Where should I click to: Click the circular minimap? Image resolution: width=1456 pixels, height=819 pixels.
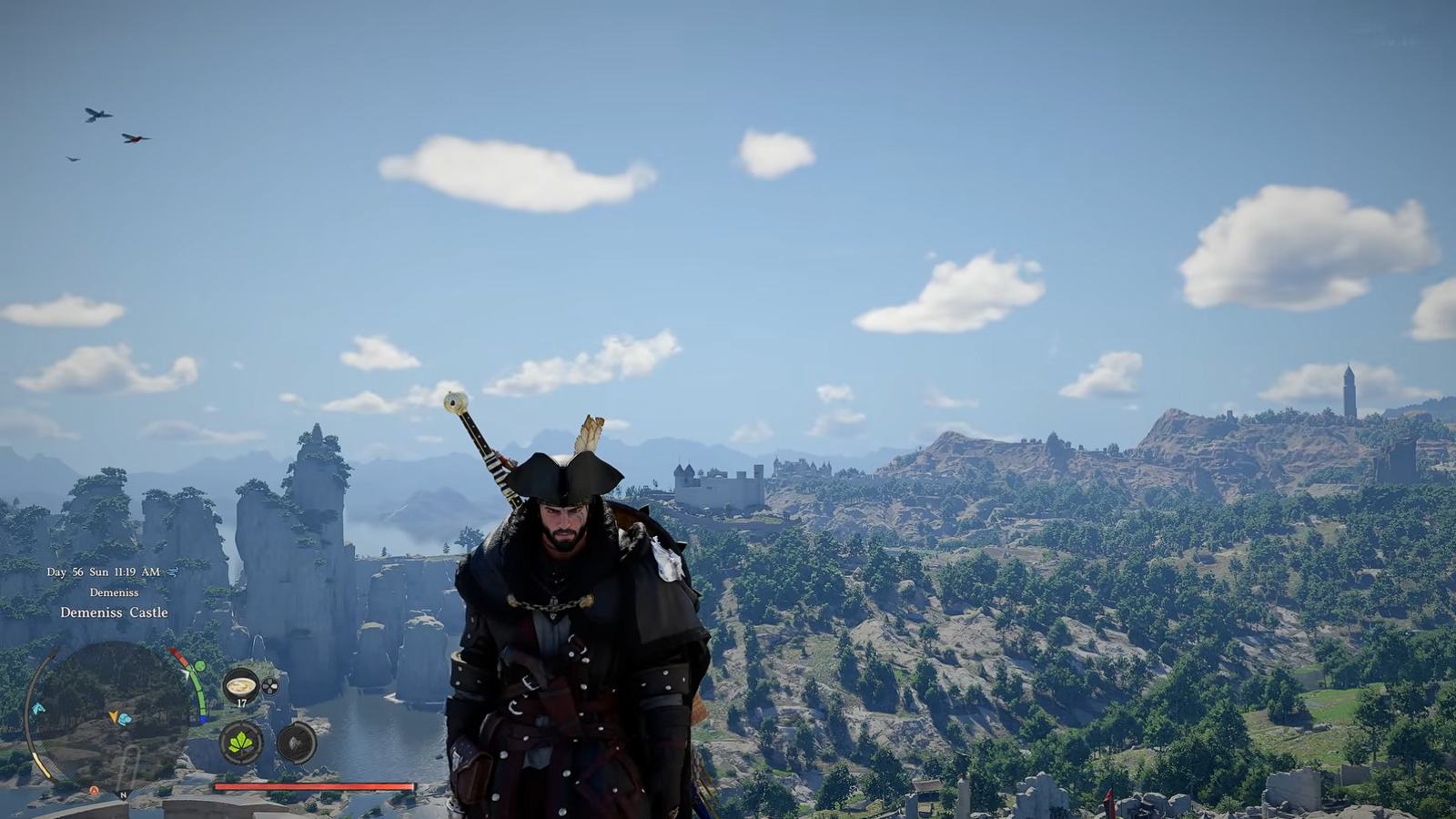tap(111, 714)
